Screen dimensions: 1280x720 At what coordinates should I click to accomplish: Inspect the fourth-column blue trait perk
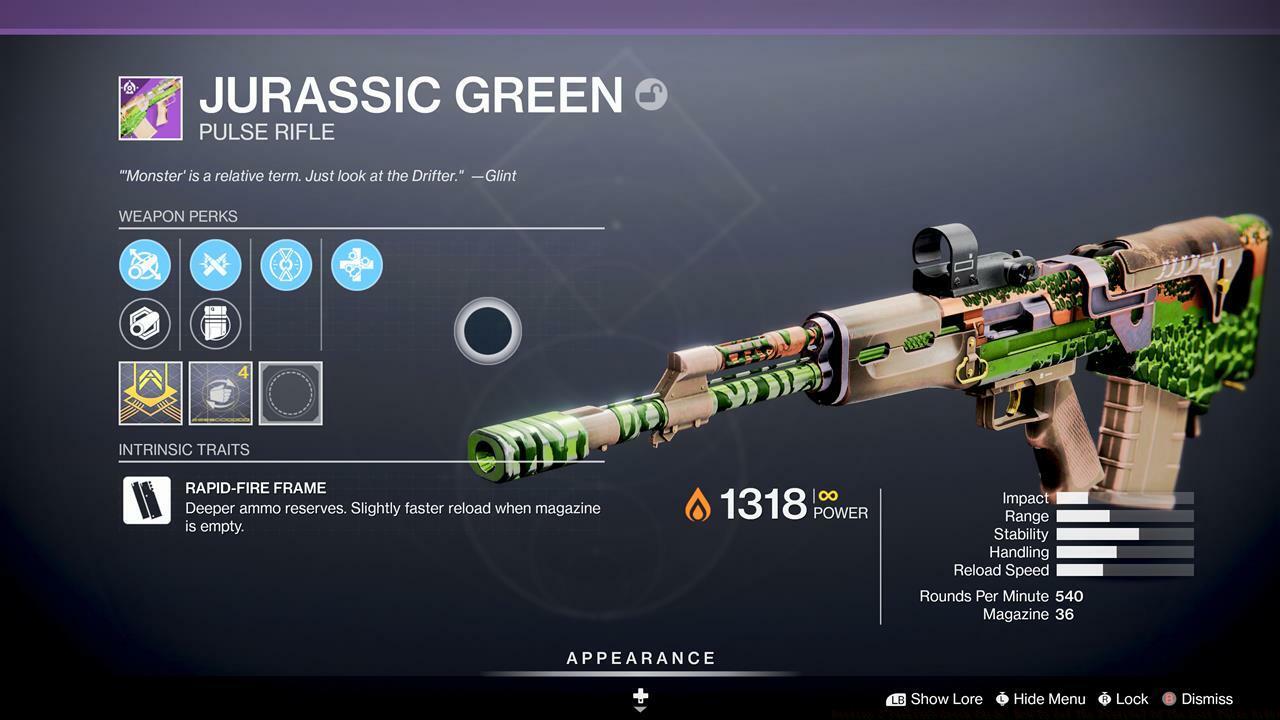click(357, 265)
